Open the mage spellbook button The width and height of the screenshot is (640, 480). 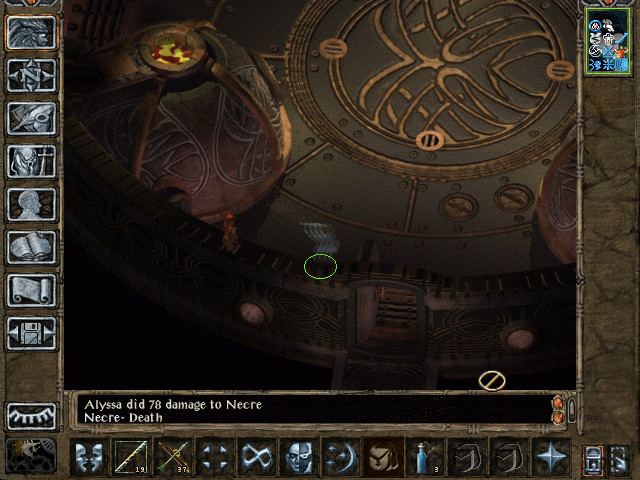point(32,247)
